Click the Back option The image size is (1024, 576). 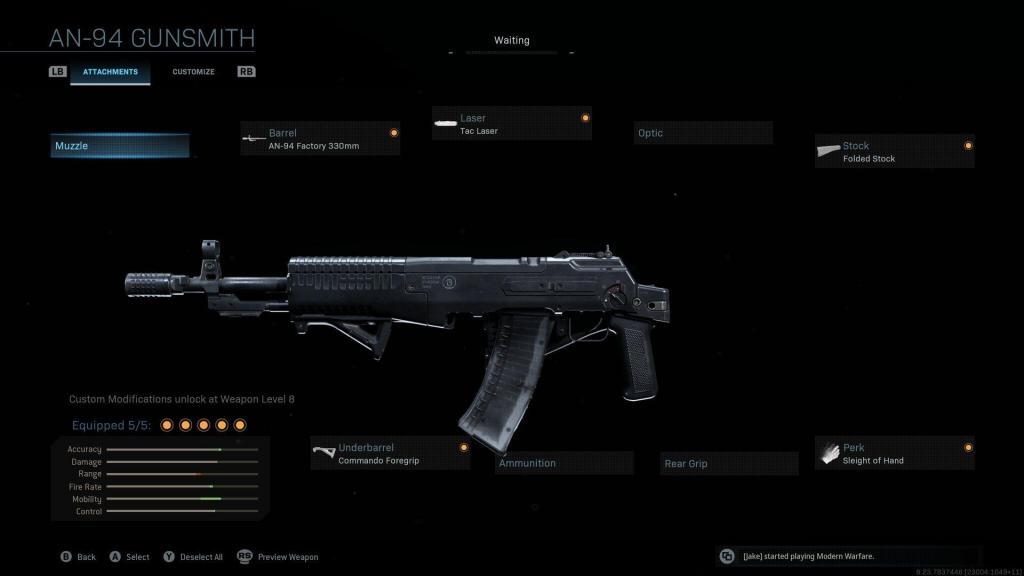pyautogui.click(x=79, y=557)
